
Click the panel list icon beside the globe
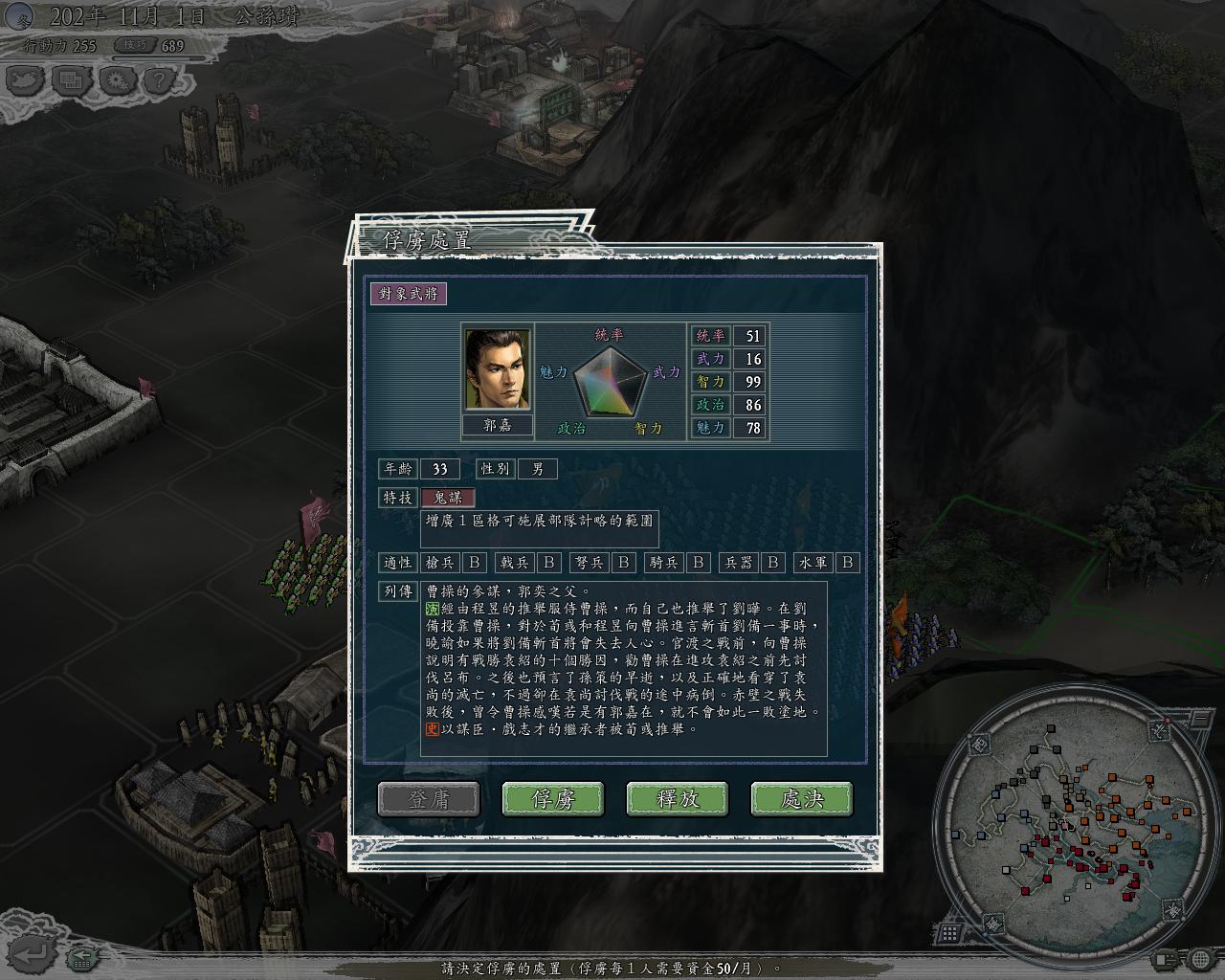click(1167, 958)
